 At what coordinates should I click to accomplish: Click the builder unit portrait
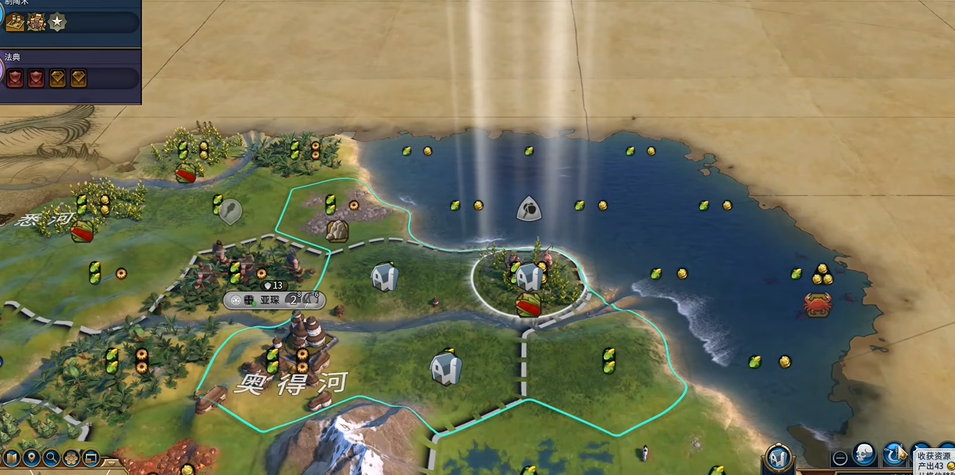coord(779,459)
